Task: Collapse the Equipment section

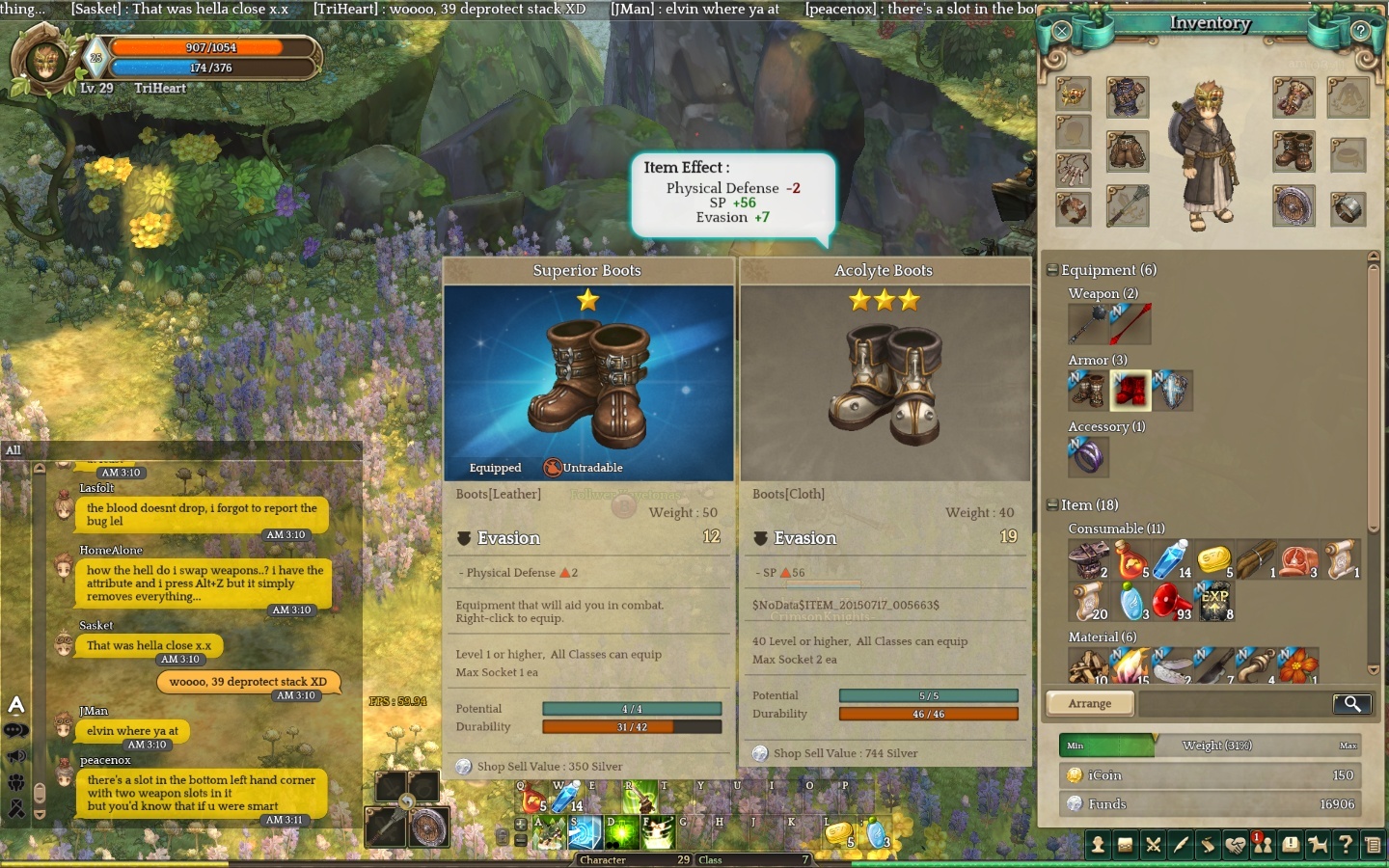Action: click(1052, 270)
